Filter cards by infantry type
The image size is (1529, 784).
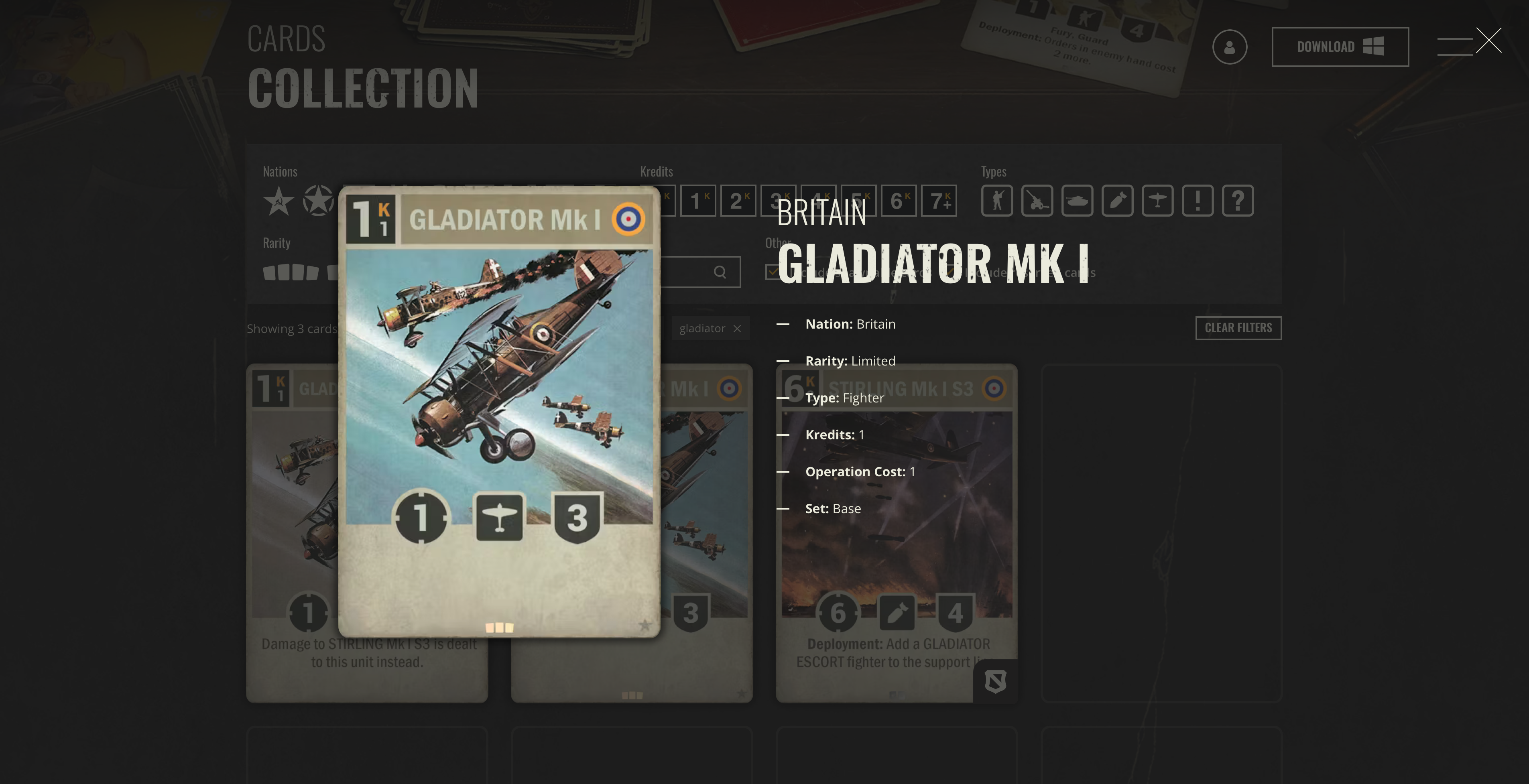point(996,201)
